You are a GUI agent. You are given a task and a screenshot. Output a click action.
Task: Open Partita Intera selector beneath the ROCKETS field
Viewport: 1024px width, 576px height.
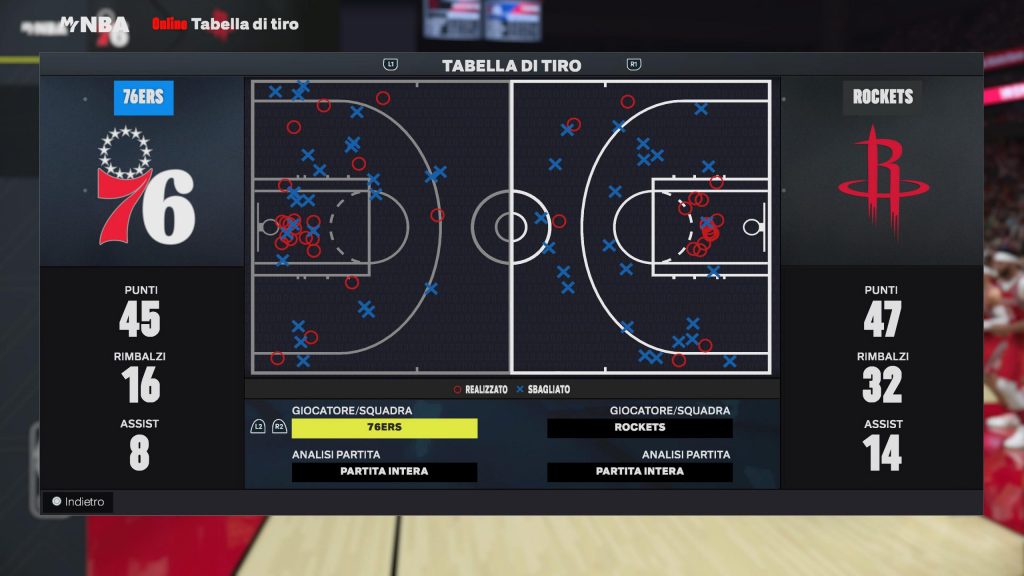[640, 472]
